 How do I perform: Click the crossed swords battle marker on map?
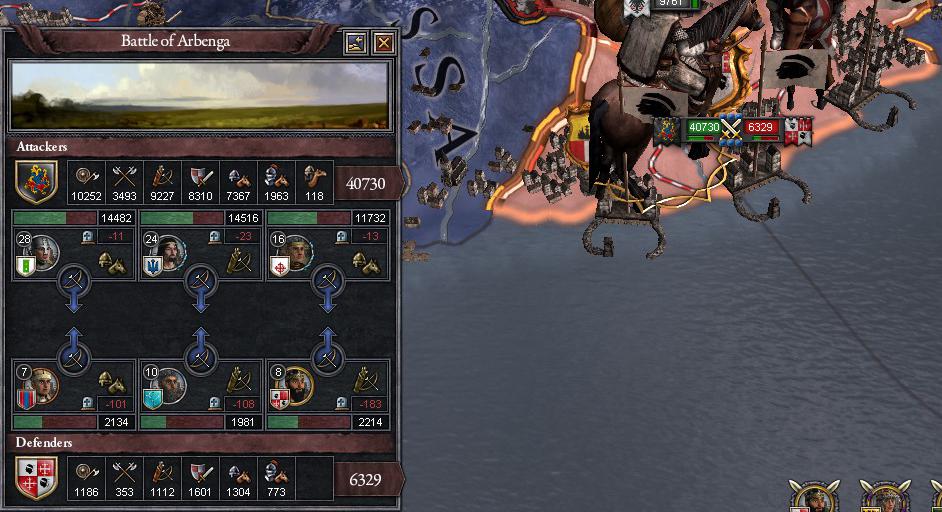pyautogui.click(x=732, y=128)
